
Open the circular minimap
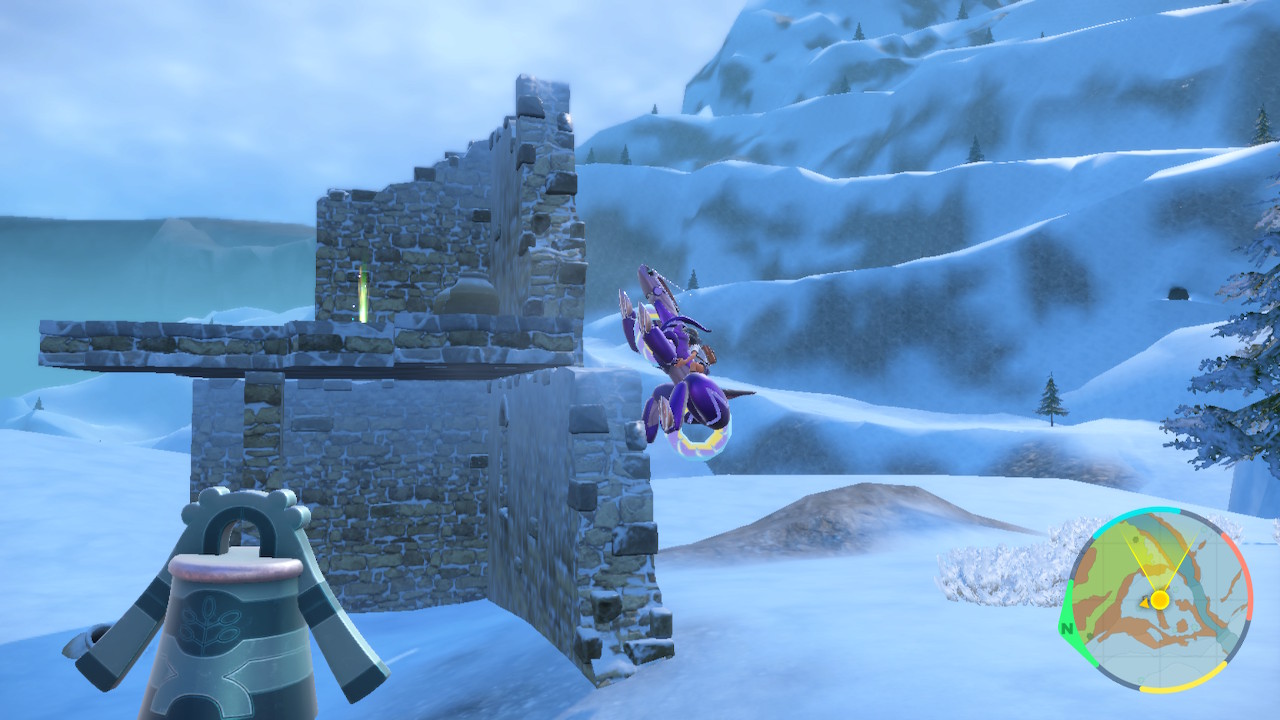click(1159, 600)
